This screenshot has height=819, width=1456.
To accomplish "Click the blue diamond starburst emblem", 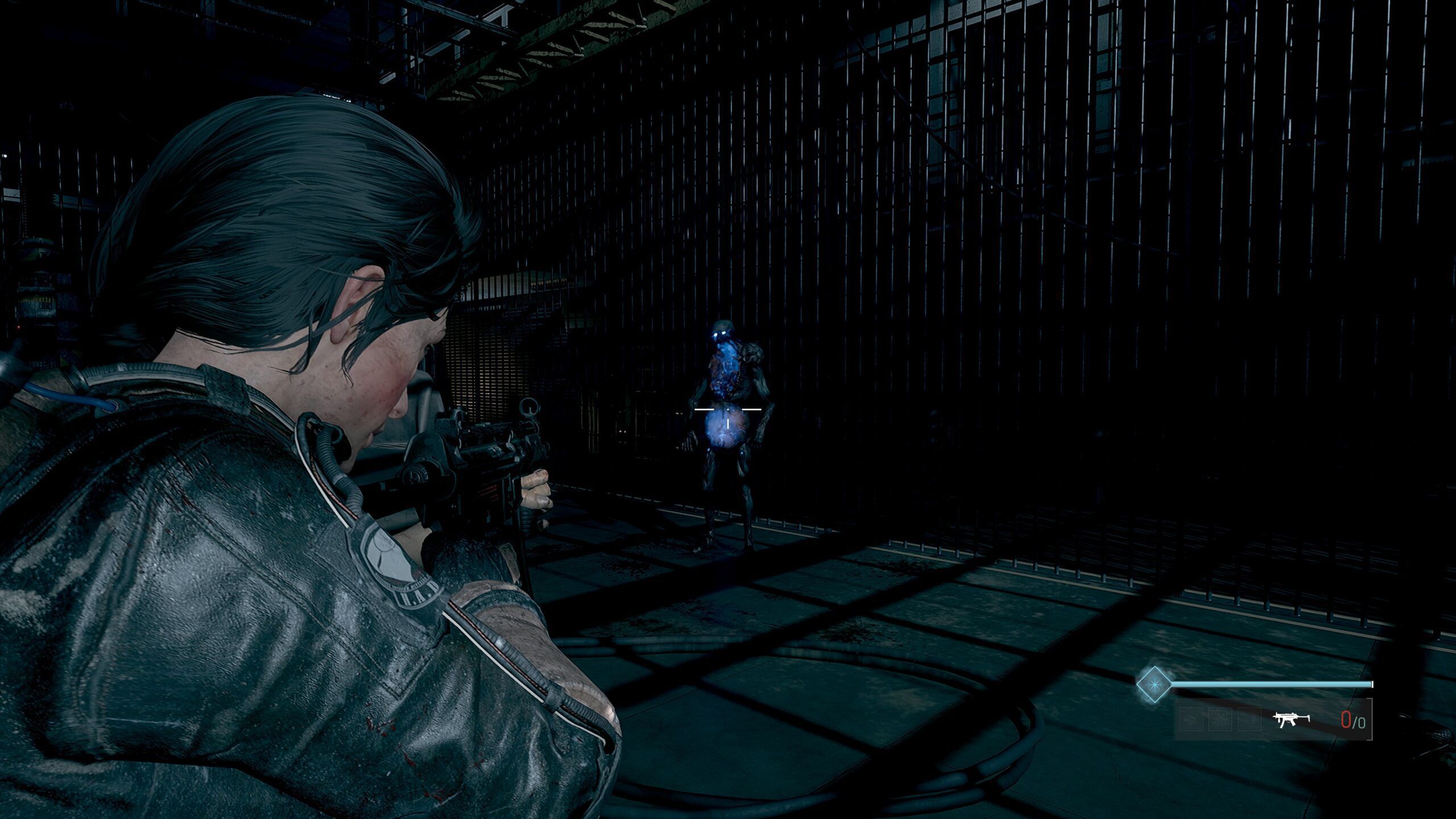I will click(x=1154, y=684).
